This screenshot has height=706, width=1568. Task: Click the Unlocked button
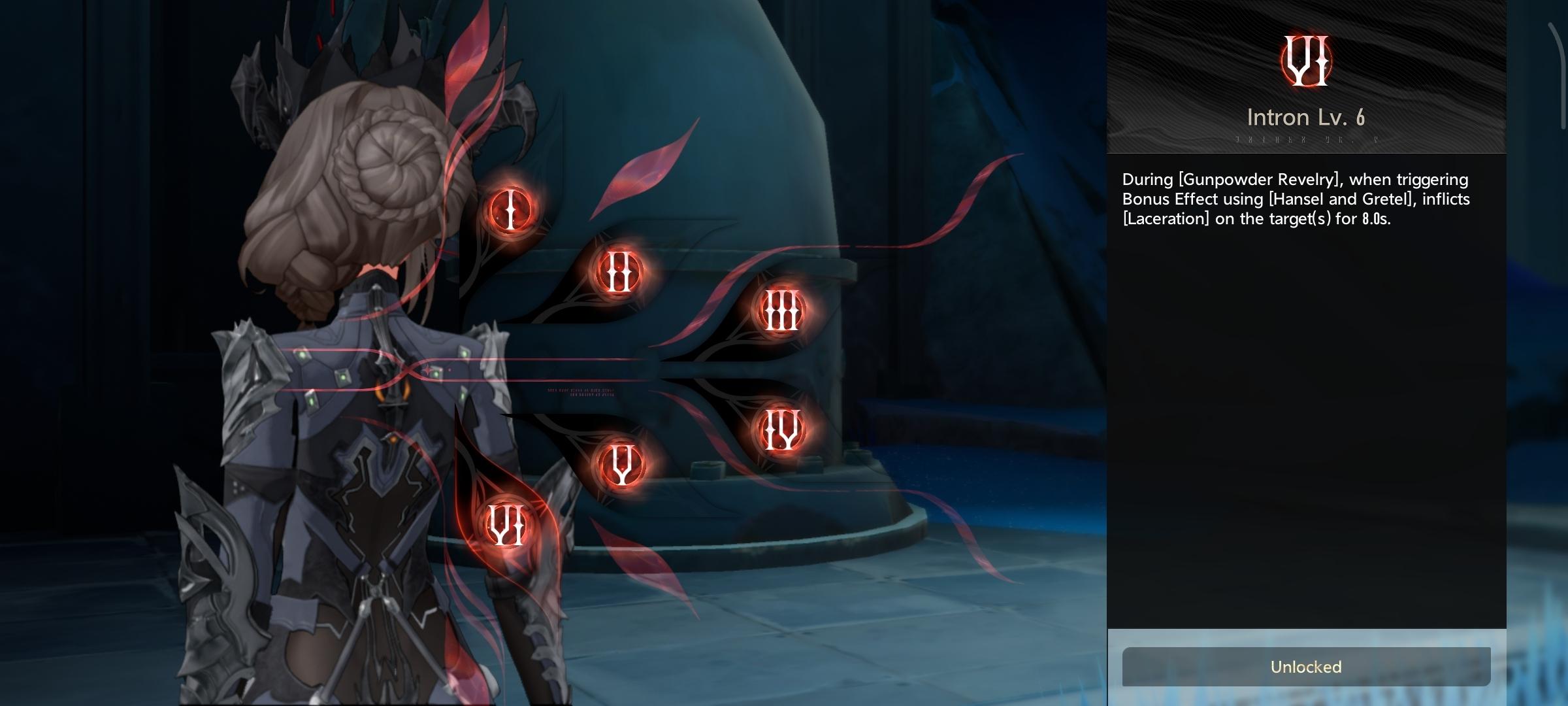pyautogui.click(x=1305, y=667)
